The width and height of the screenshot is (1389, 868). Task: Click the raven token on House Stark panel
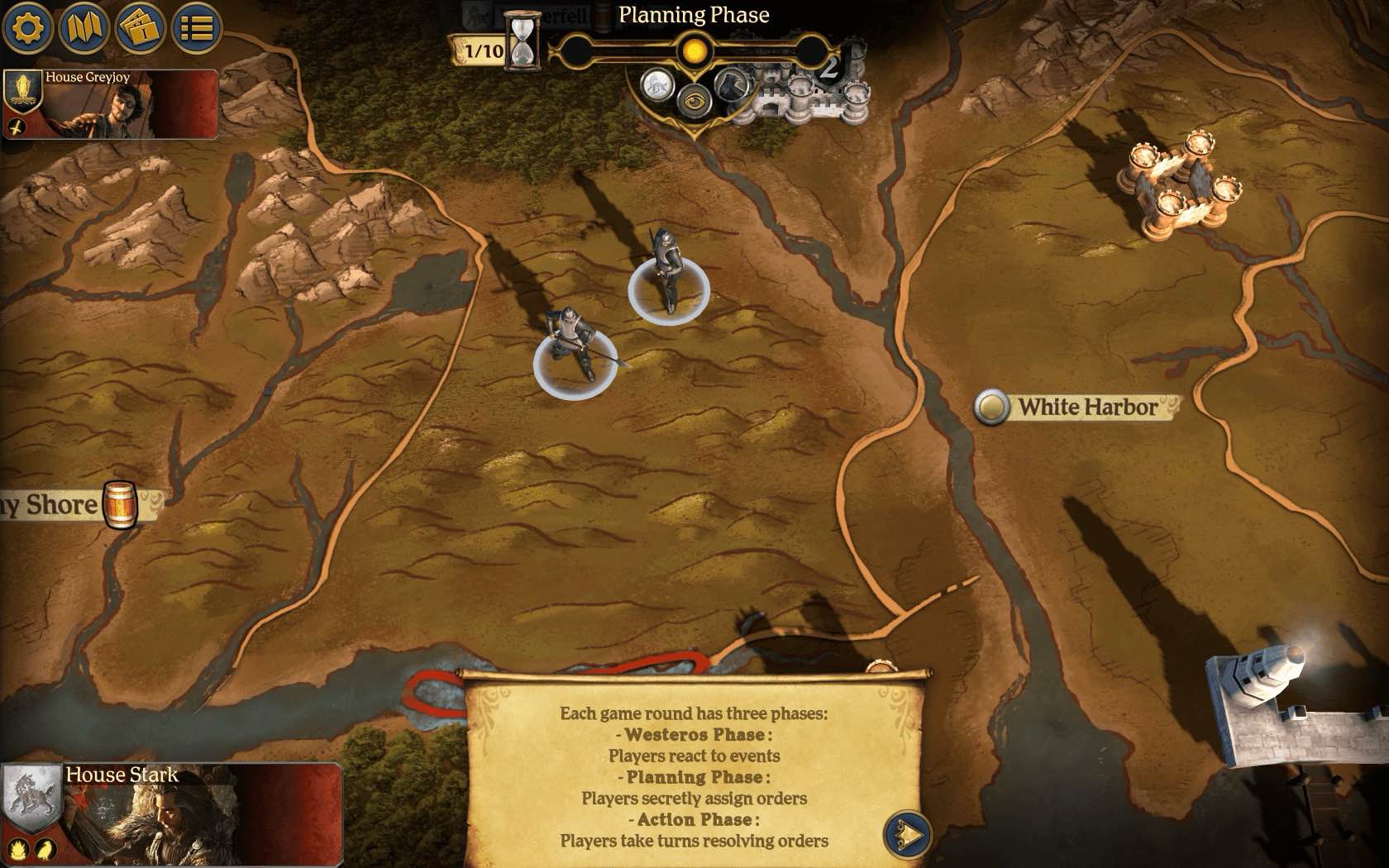click(45, 848)
